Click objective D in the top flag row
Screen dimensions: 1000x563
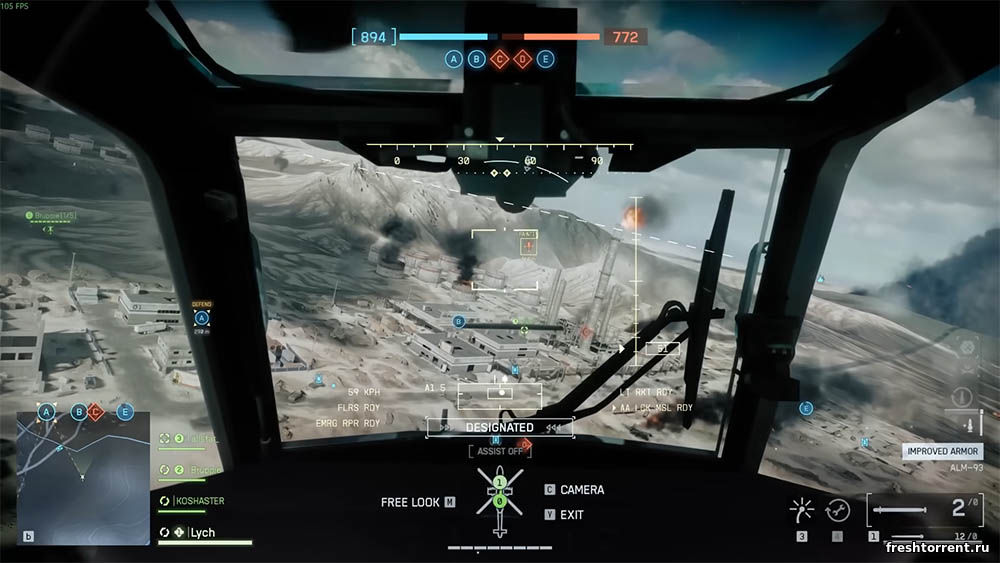coord(522,59)
